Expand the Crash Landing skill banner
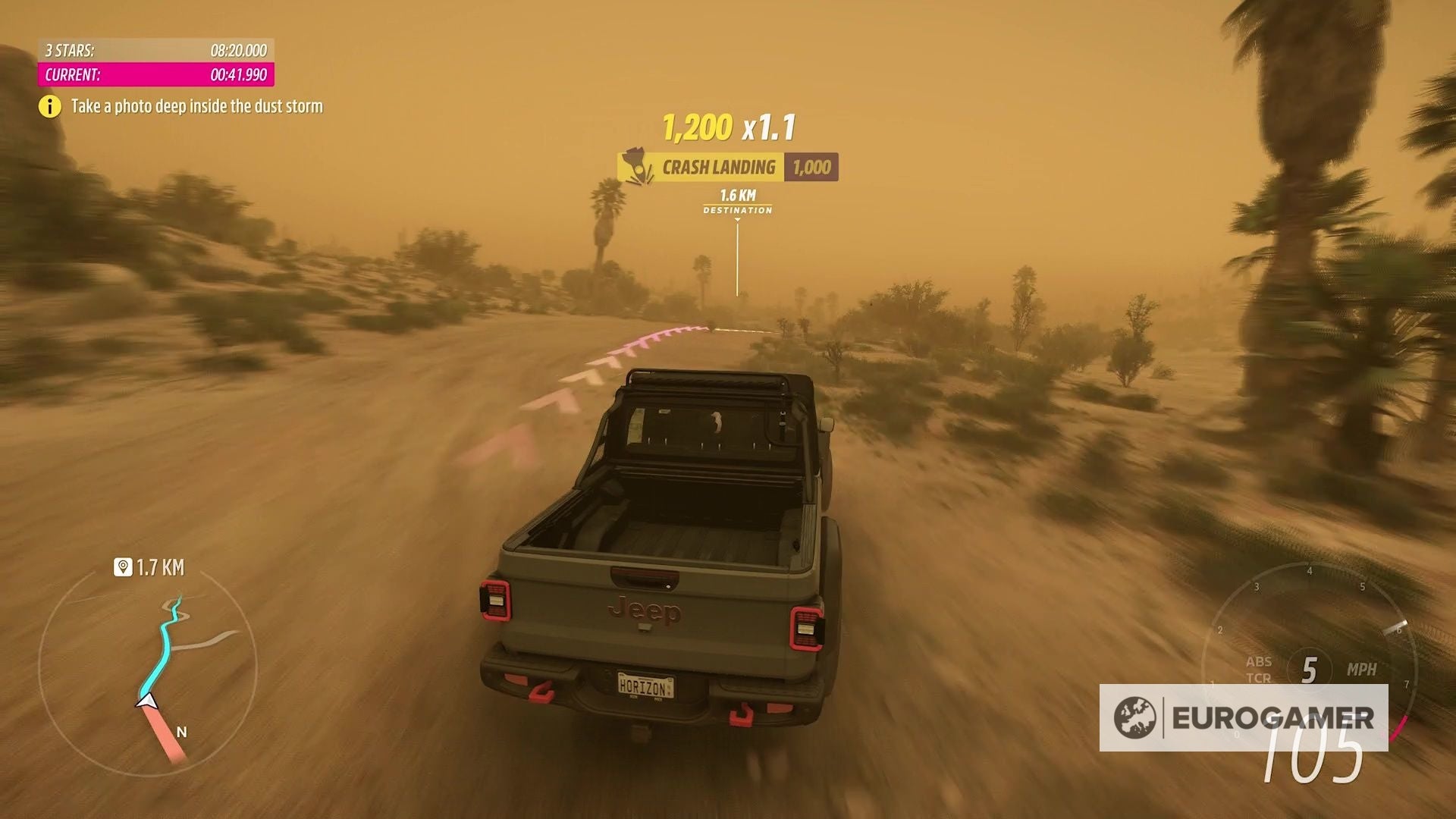Image resolution: width=1456 pixels, height=819 pixels. tap(719, 167)
